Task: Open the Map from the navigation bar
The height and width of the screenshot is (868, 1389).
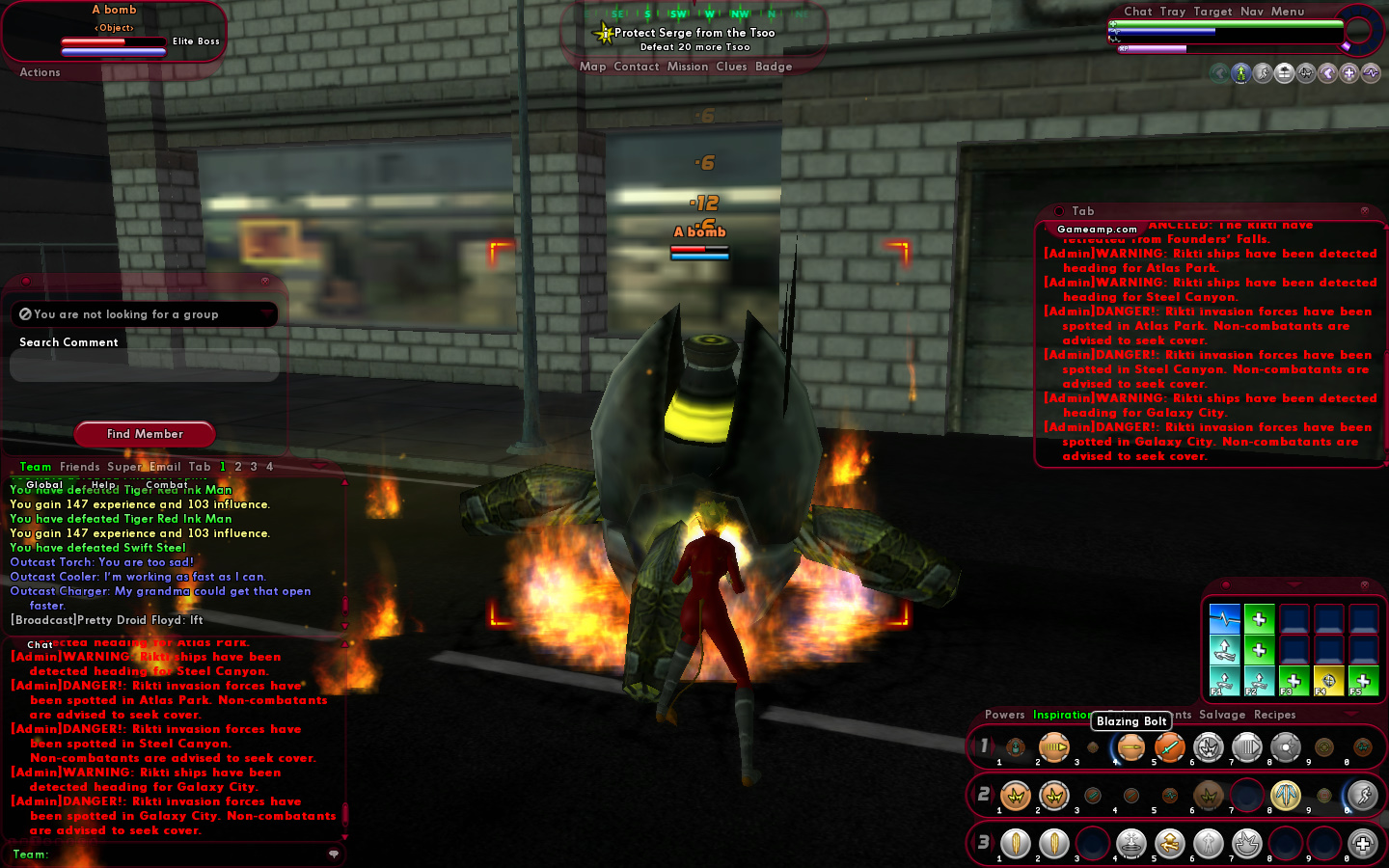Action: point(592,67)
